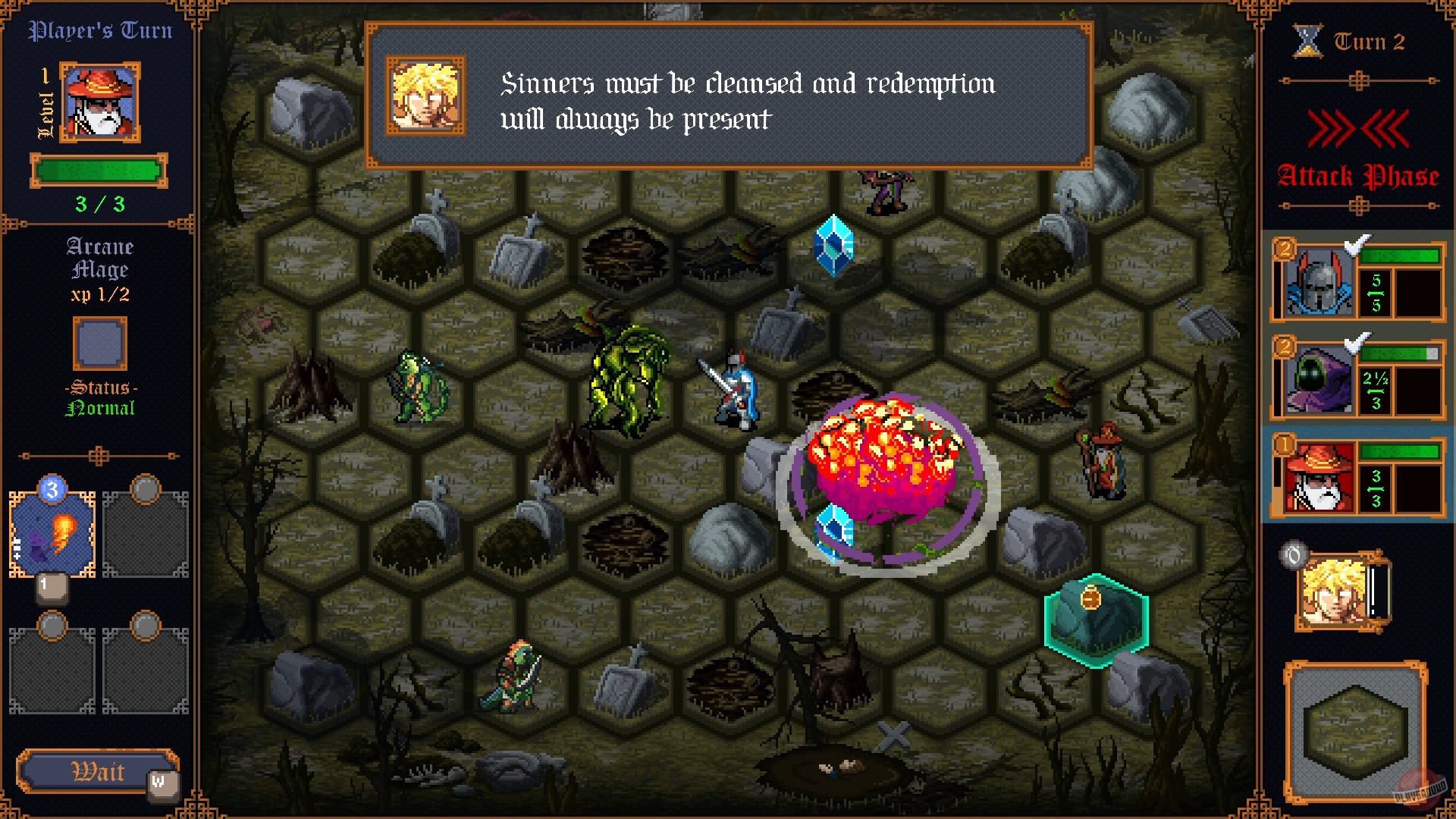The image size is (1456, 819).
Task: Click the Attack Phase arrows indicator
Action: pos(1358,129)
